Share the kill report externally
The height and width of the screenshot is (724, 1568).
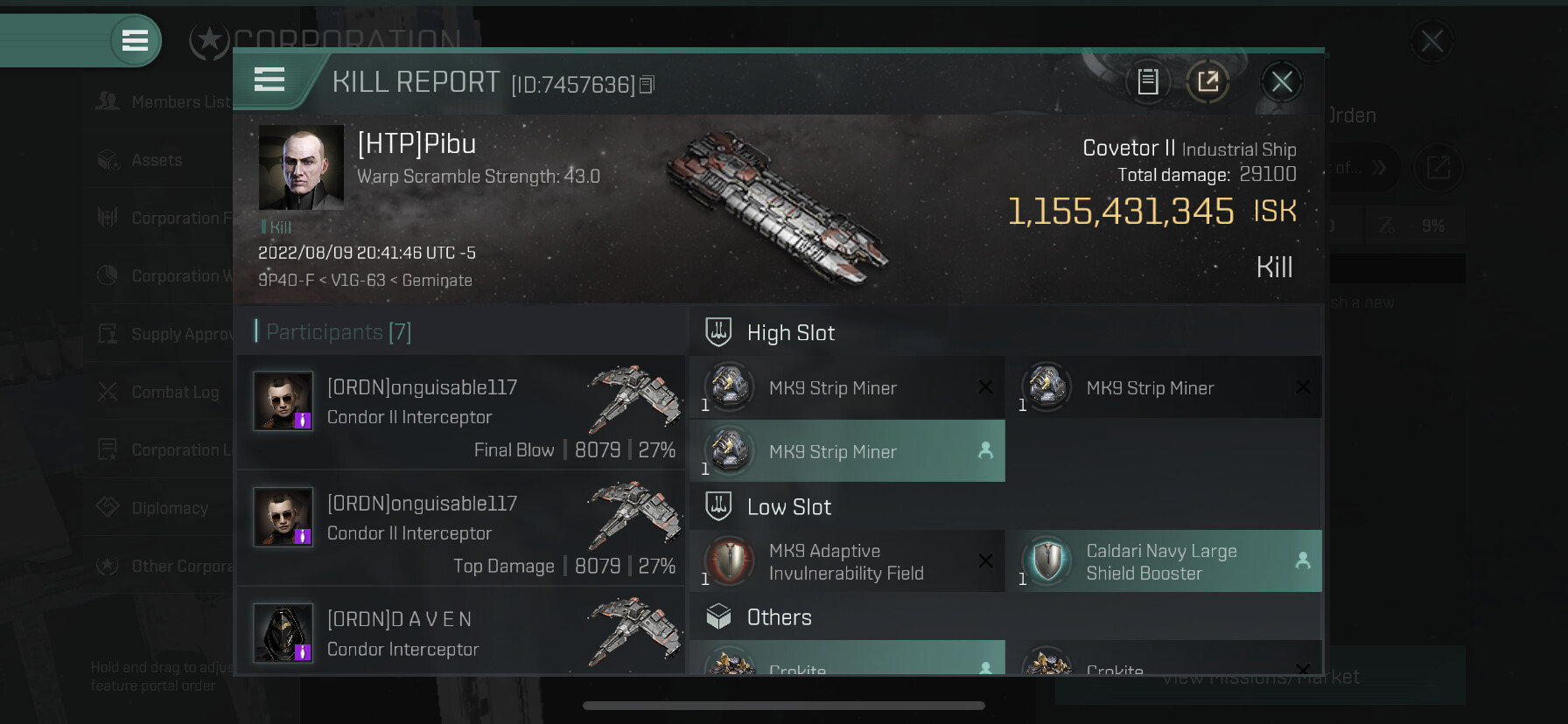point(1207,82)
